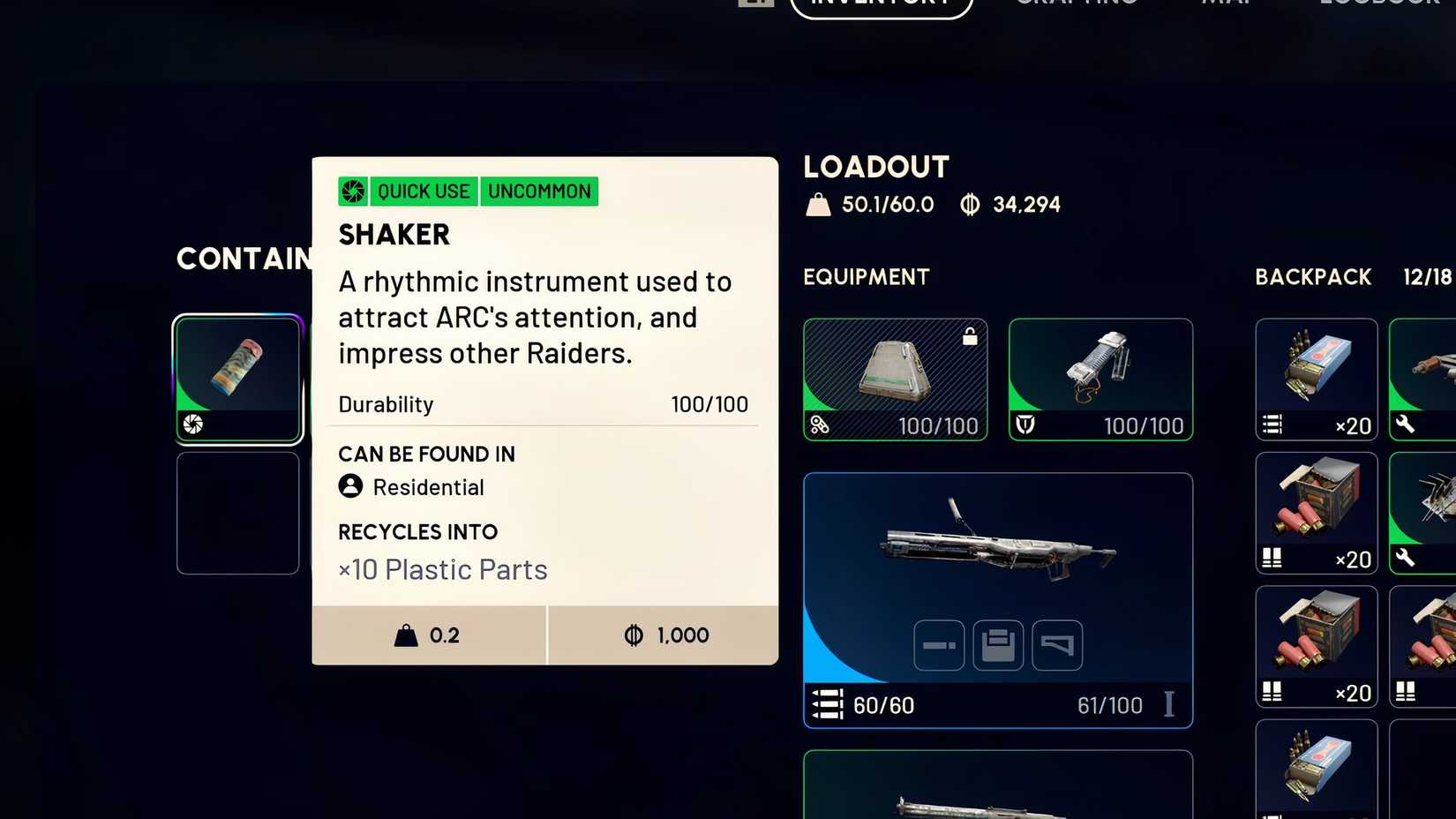Open the MAP screen
The image size is (1456, 819).
click(1225, 4)
